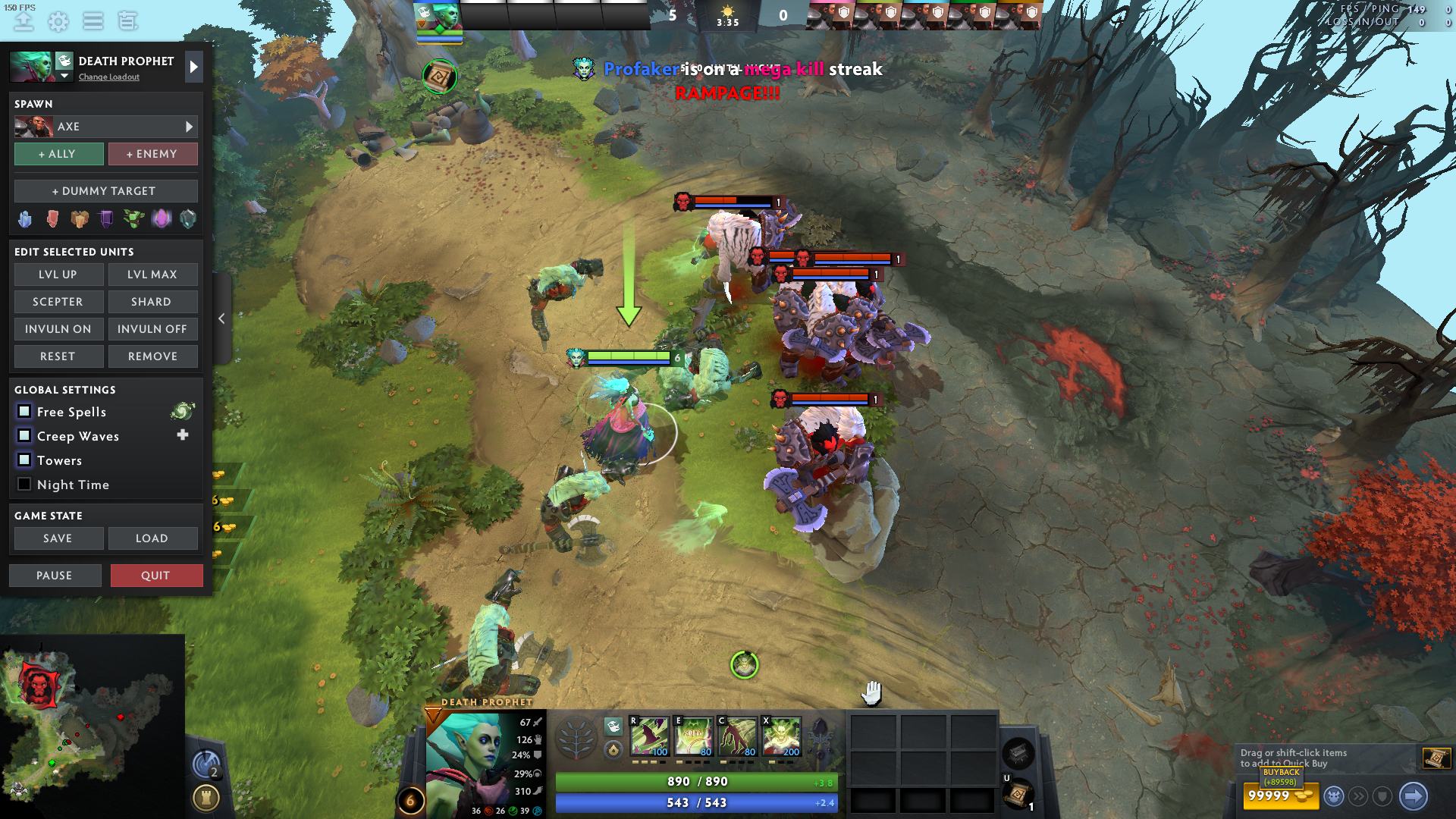Turn invulnerability on
This screenshot has width=1456, height=819.
58,329
